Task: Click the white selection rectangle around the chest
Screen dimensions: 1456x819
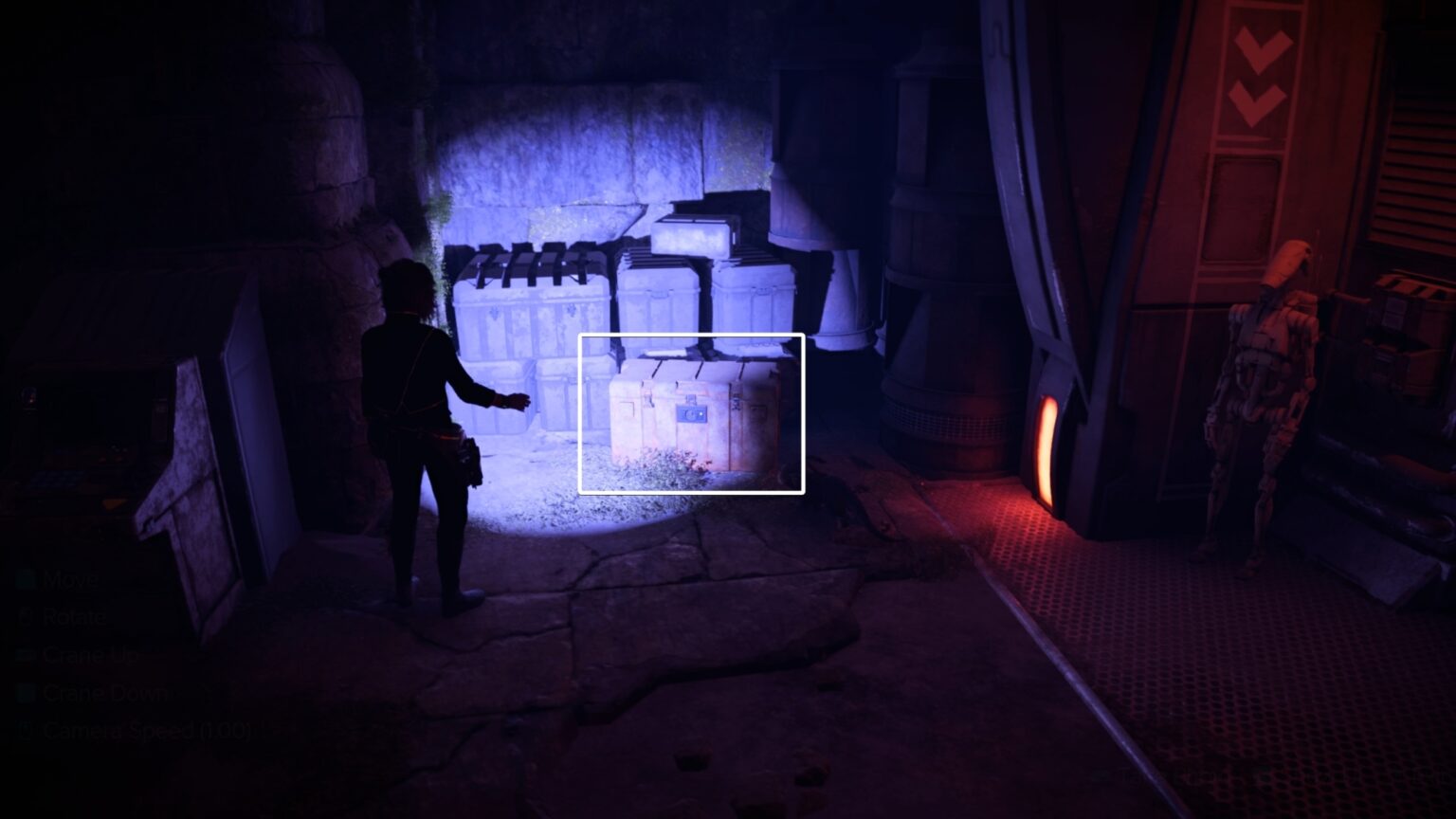Action: [693, 335]
